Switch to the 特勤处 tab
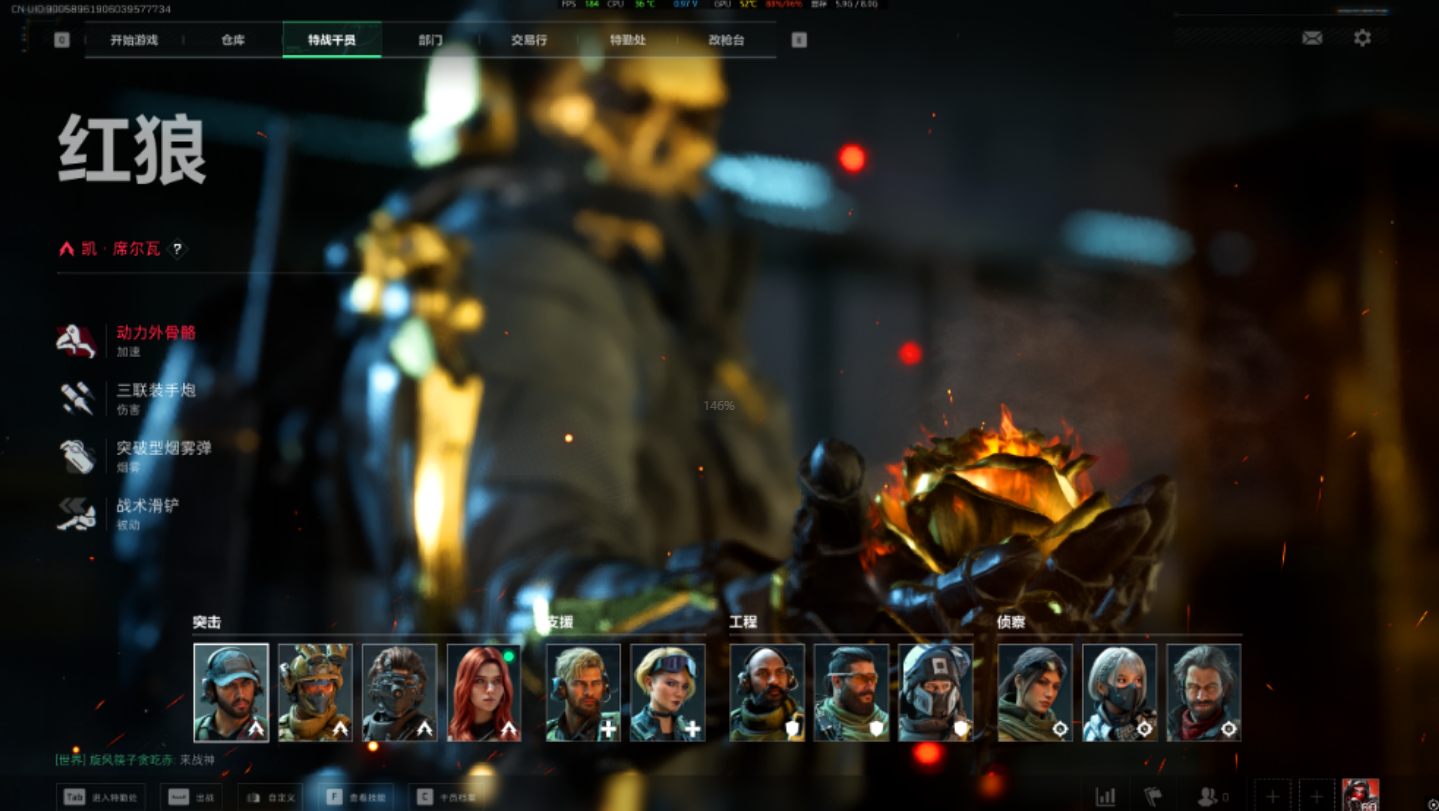The width and height of the screenshot is (1439, 811). click(628, 40)
